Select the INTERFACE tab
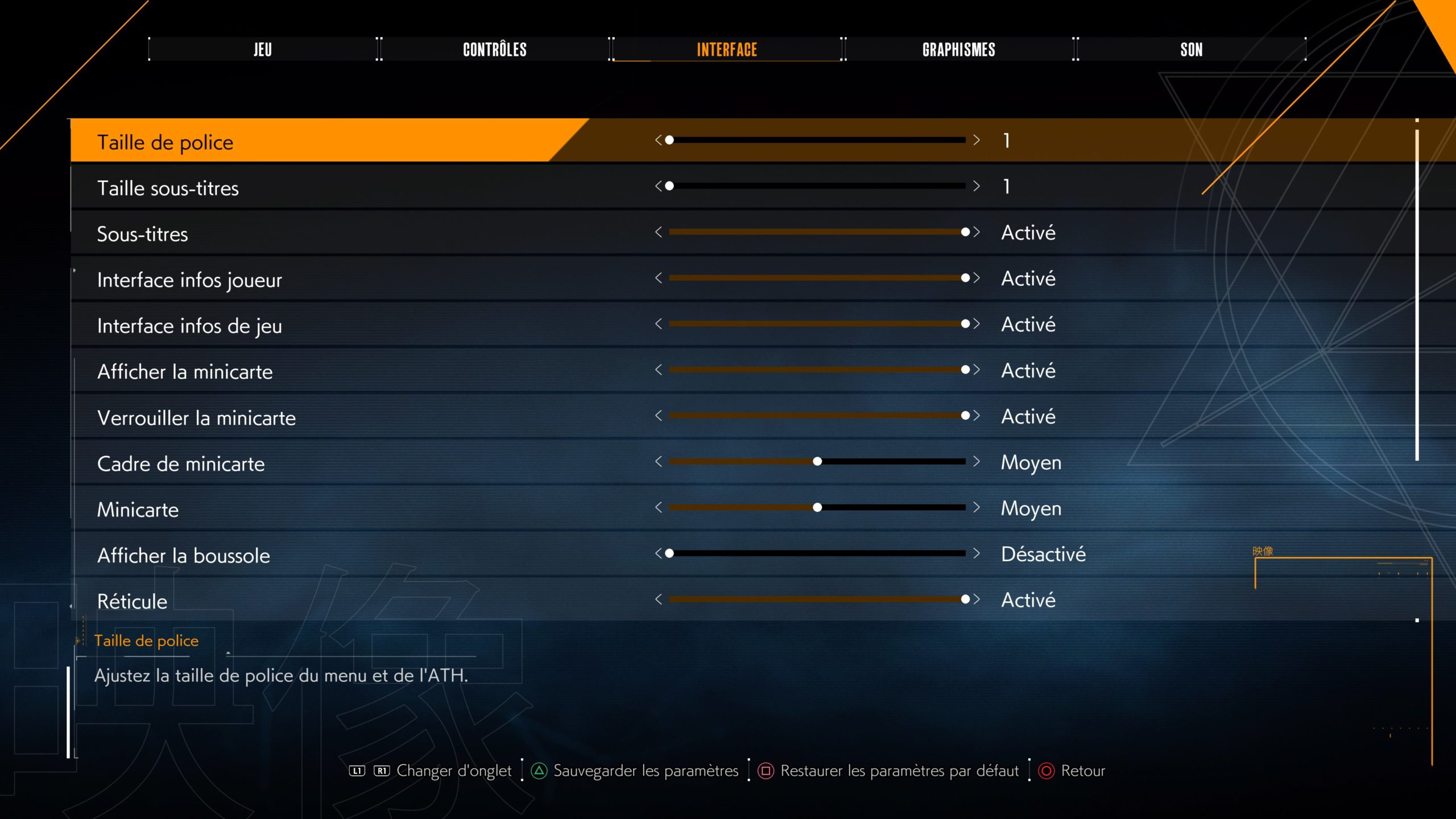This screenshot has width=1456, height=819. point(727,49)
